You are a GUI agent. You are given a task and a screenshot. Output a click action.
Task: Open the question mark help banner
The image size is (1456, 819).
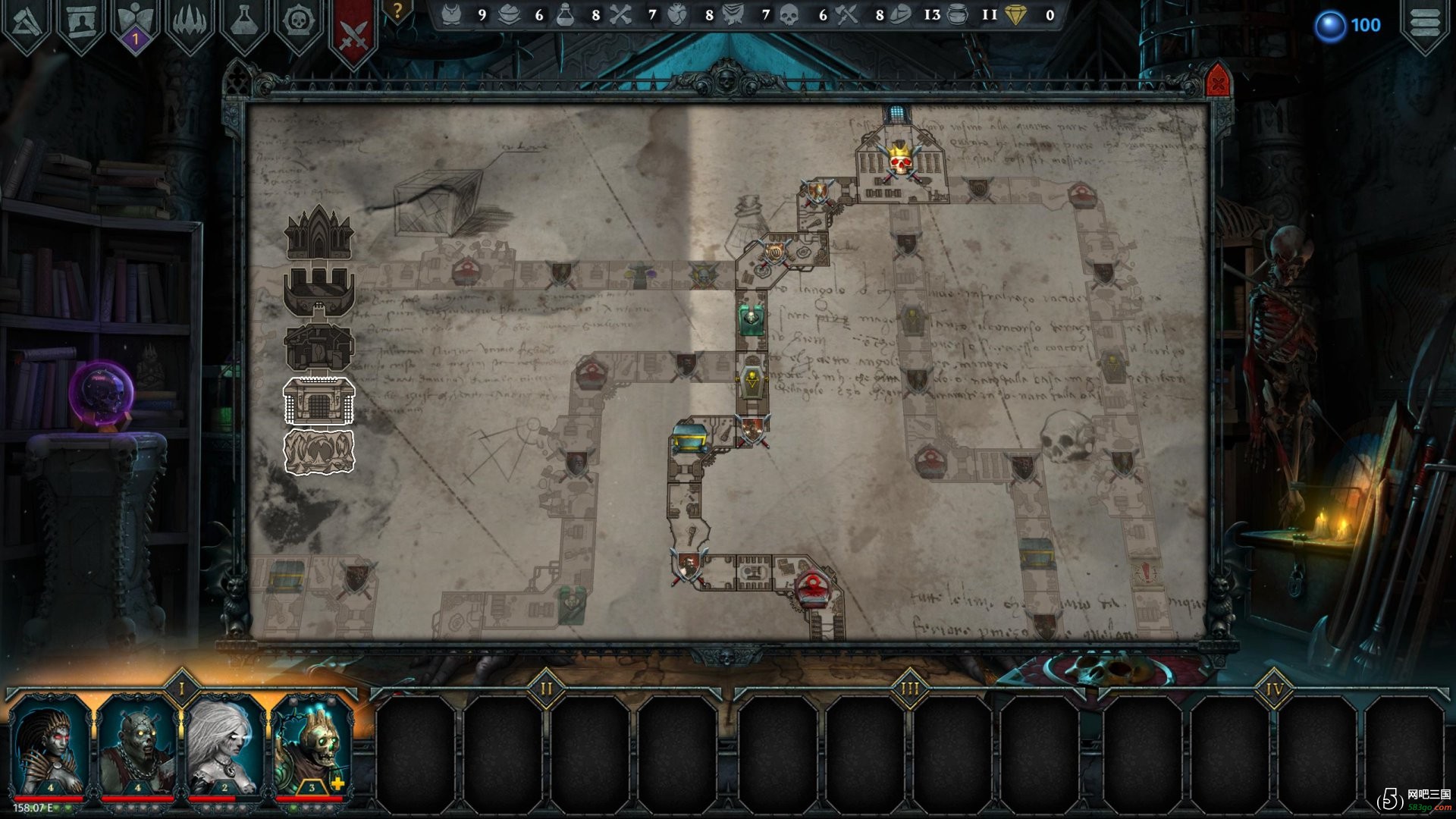(397, 12)
